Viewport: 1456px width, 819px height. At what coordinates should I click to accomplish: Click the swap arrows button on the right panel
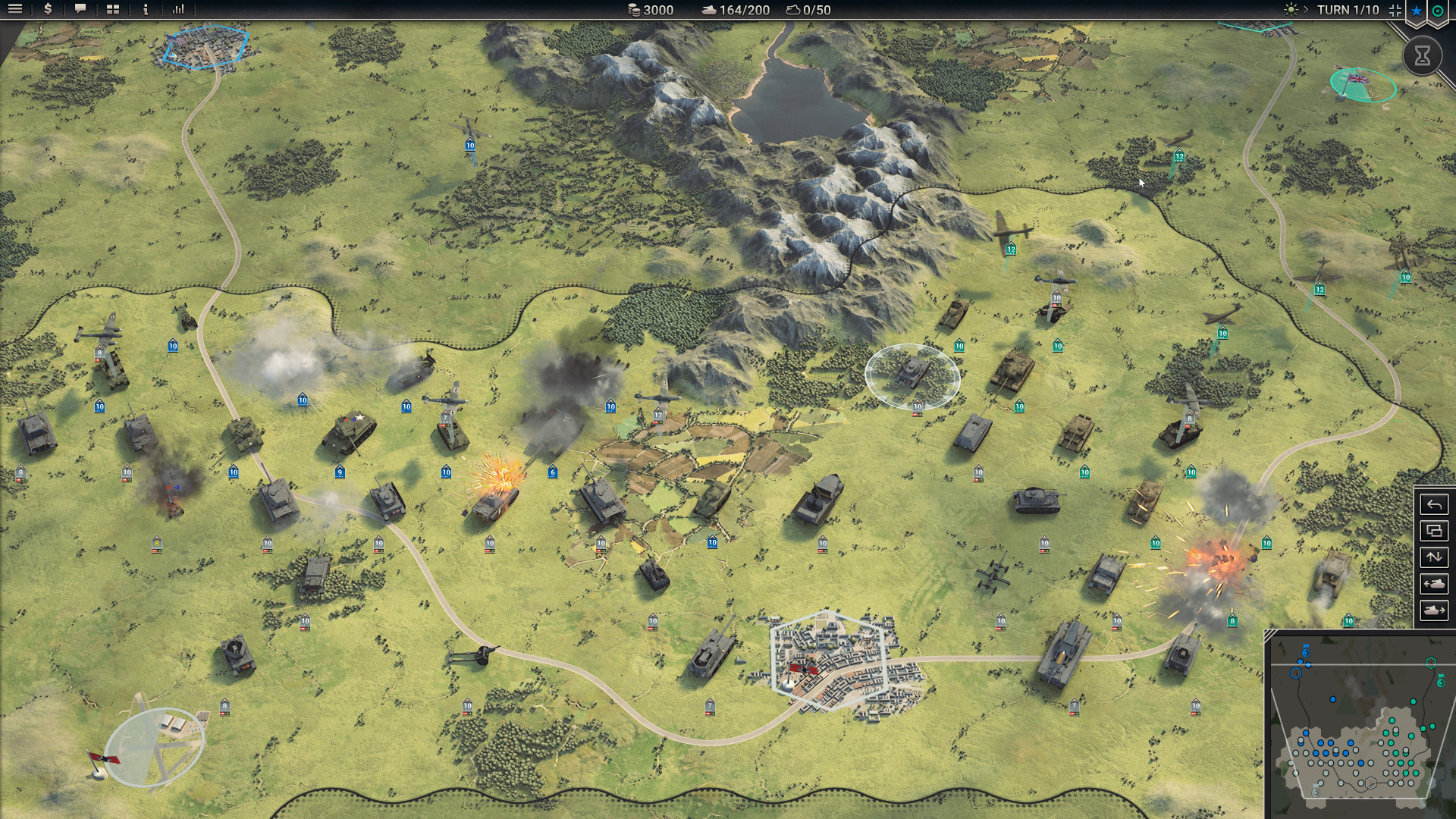[x=1433, y=557]
